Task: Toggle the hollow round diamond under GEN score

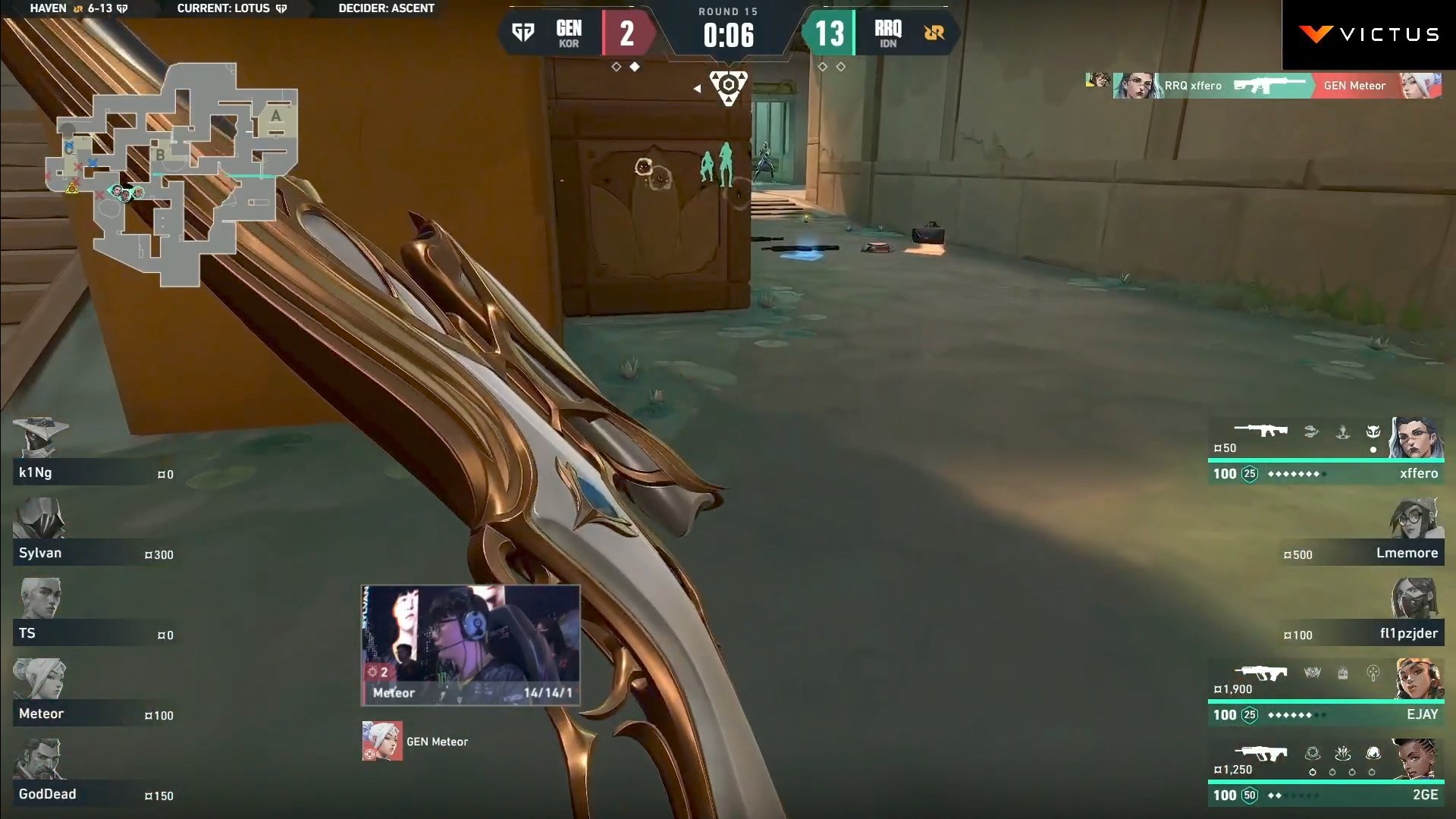Action: point(616,67)
